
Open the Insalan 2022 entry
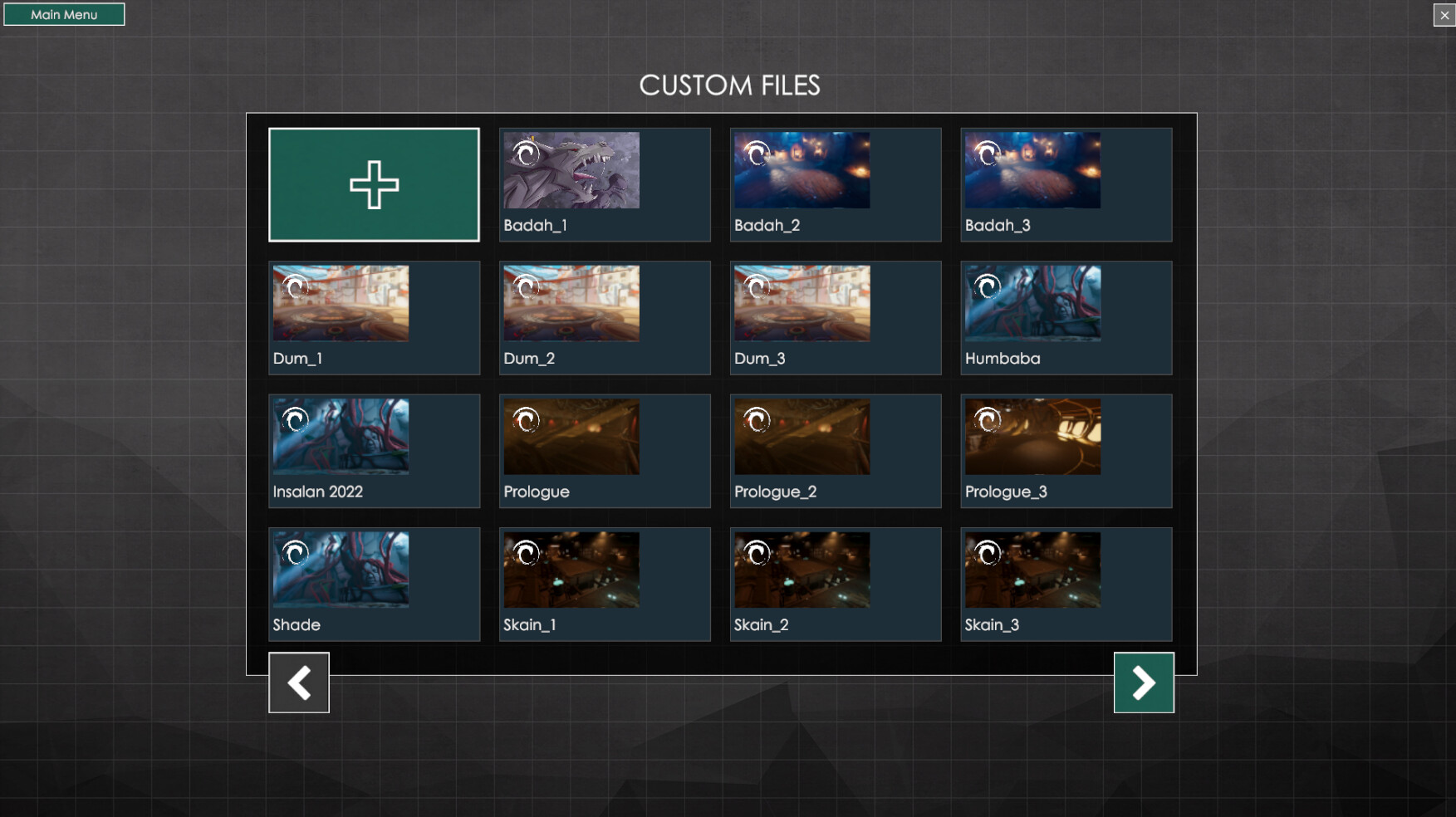click(x=374, y=450)
